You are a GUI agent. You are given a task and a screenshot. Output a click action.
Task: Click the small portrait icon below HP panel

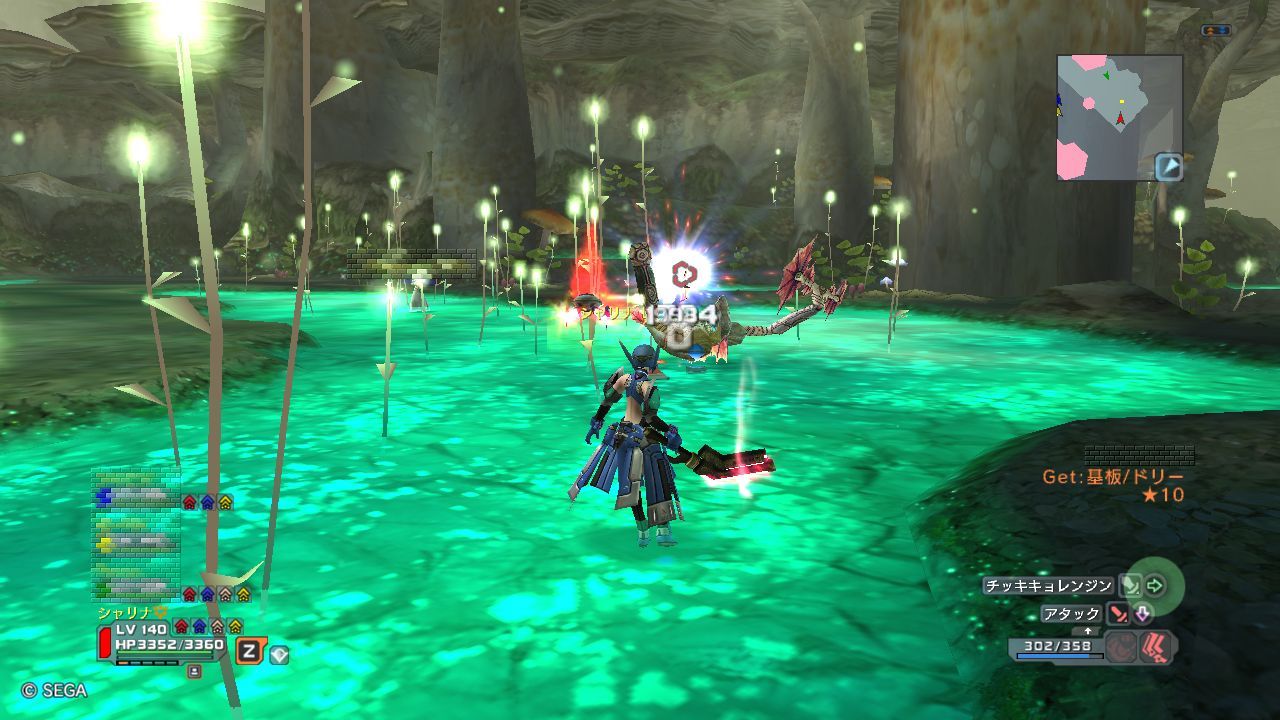pos(194,672)
